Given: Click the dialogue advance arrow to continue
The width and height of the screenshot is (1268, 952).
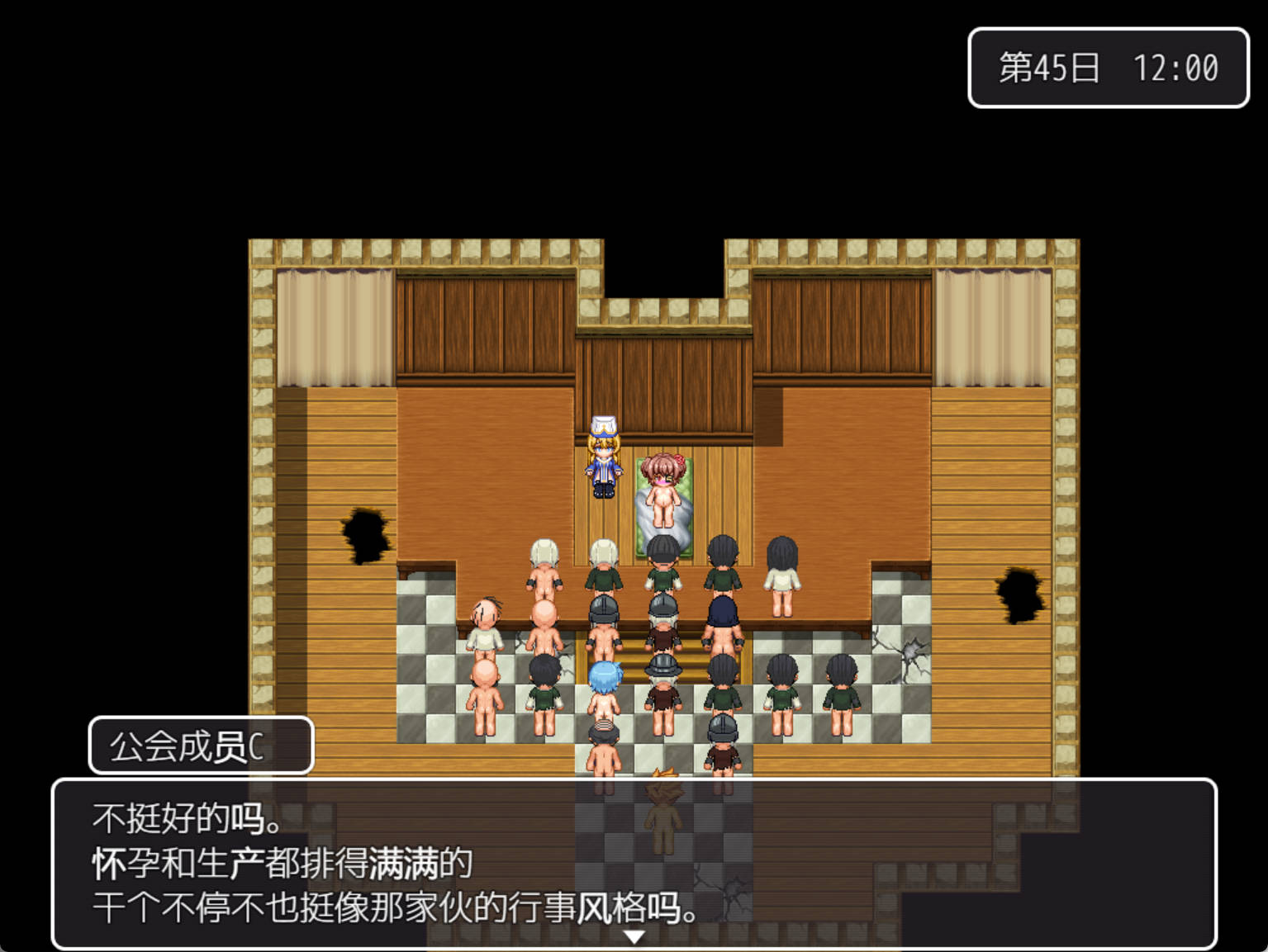Looking at the screenshot, I should tap(634, 935).
